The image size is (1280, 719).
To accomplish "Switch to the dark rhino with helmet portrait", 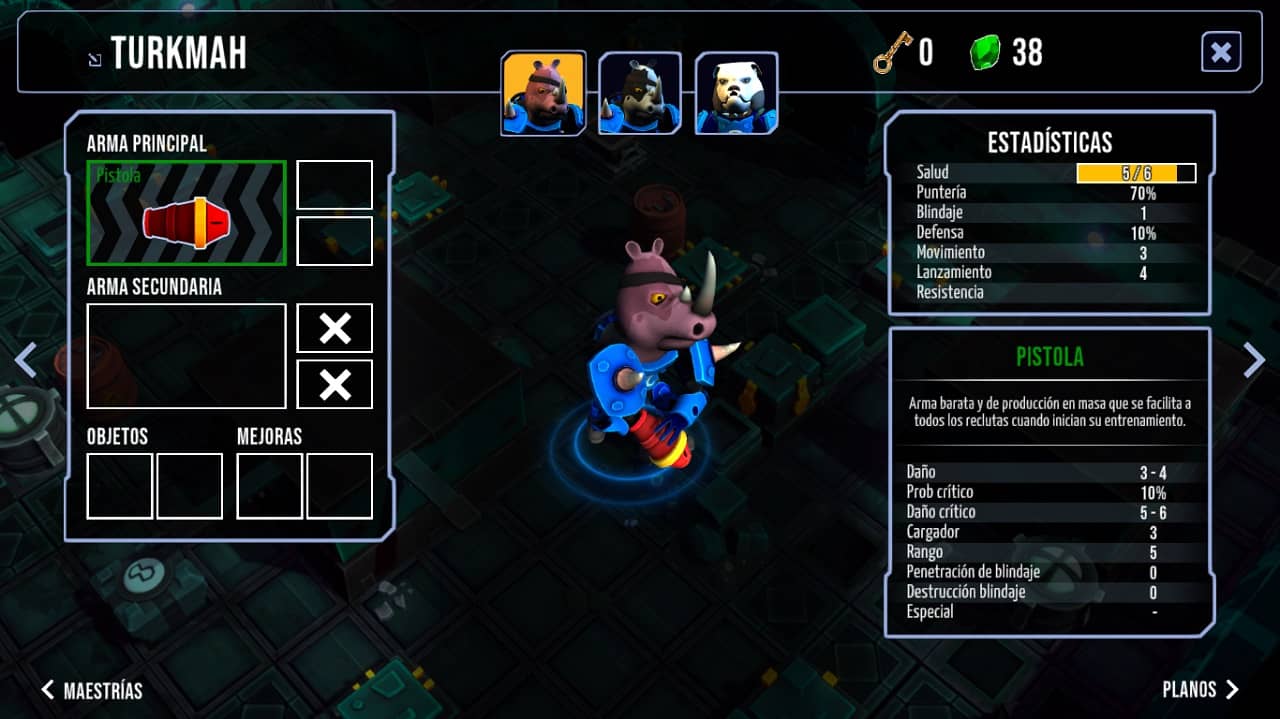I will [640, 93].
